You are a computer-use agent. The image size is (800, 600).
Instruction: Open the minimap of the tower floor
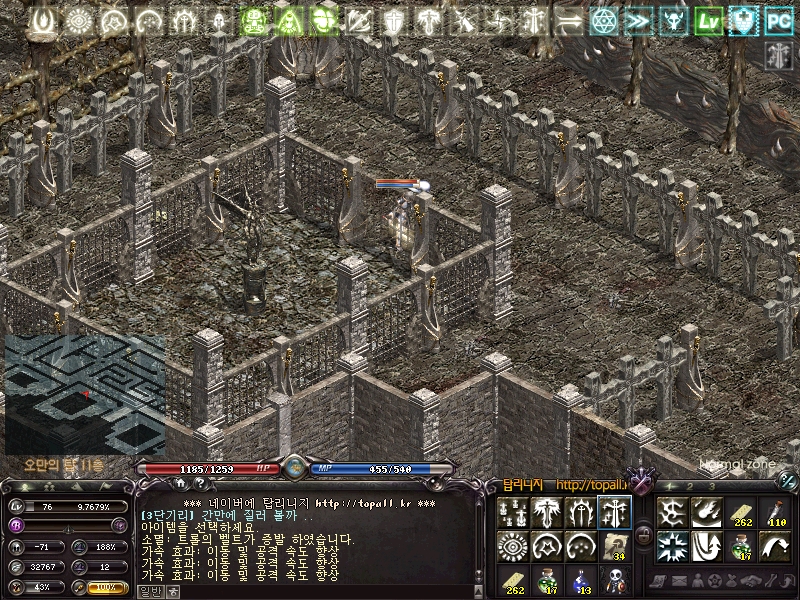85,393
